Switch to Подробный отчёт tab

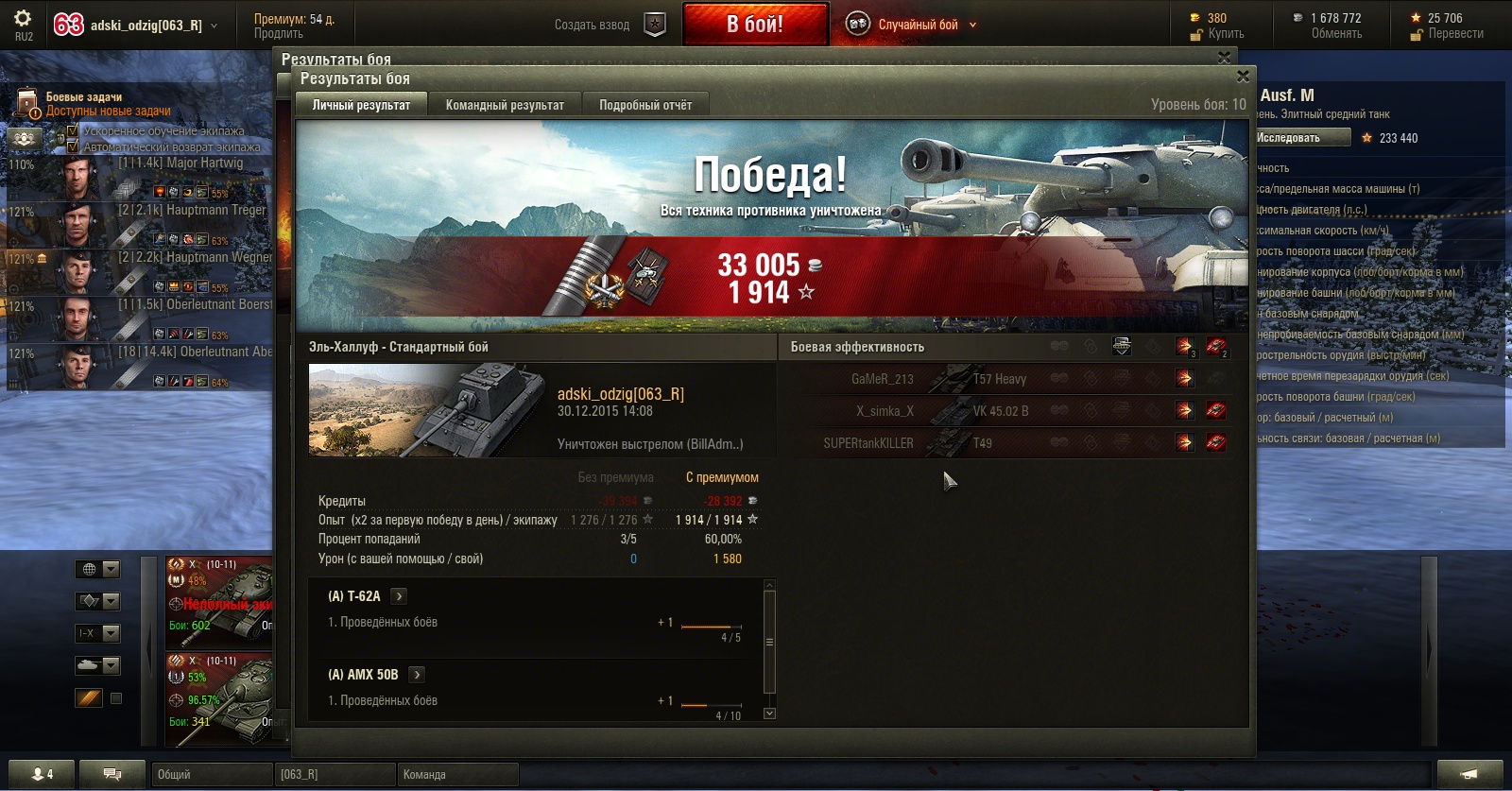(x=644, y=105)
